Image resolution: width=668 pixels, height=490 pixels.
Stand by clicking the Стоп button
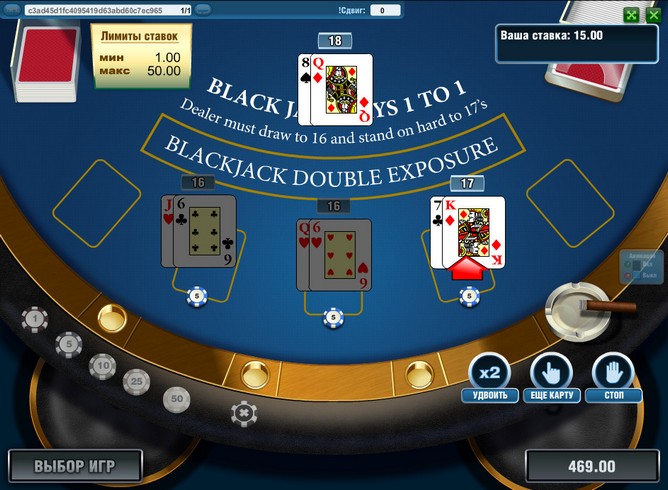(612, 371)
